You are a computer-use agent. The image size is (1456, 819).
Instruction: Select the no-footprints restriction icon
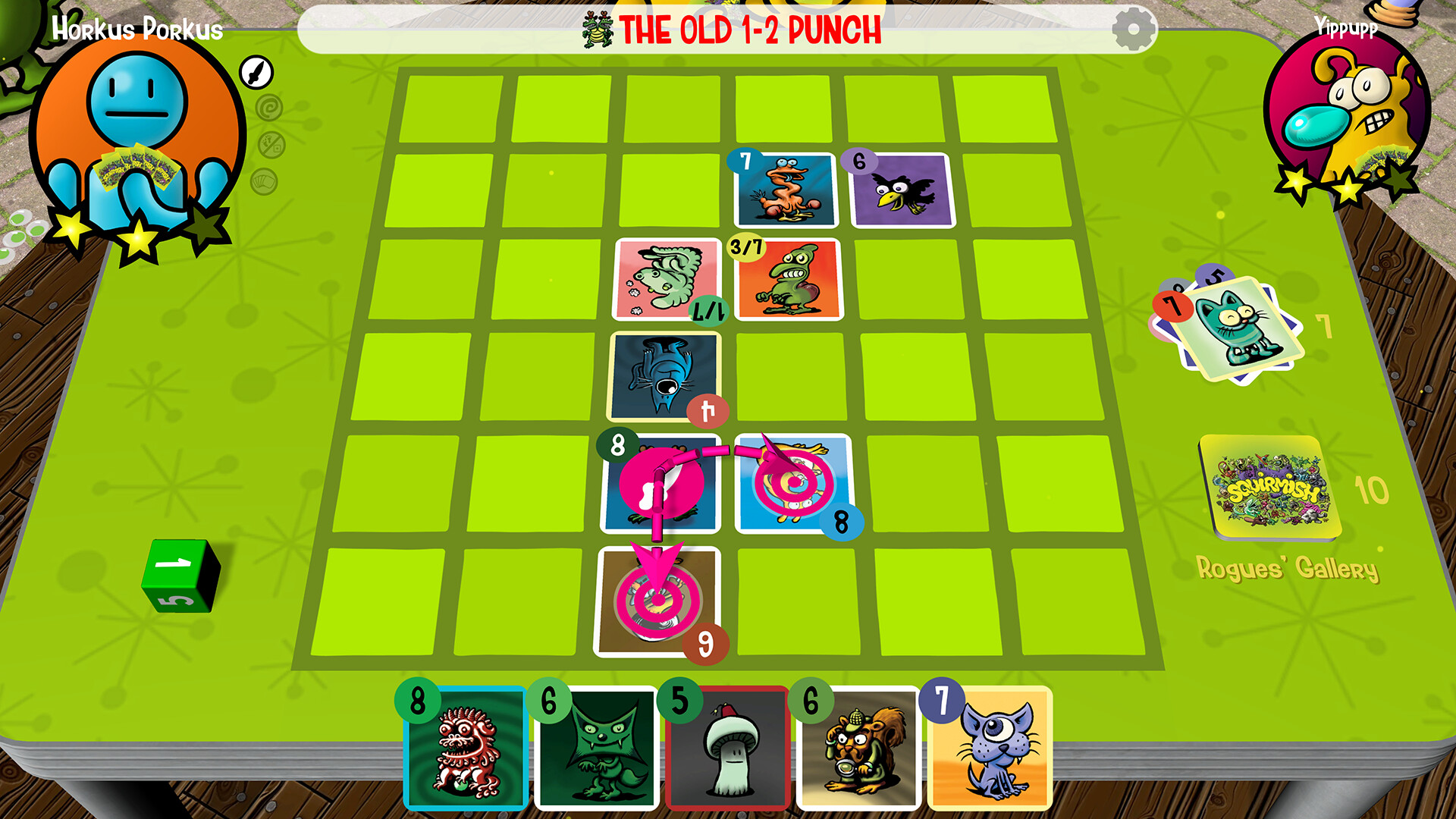coord(271,143)
